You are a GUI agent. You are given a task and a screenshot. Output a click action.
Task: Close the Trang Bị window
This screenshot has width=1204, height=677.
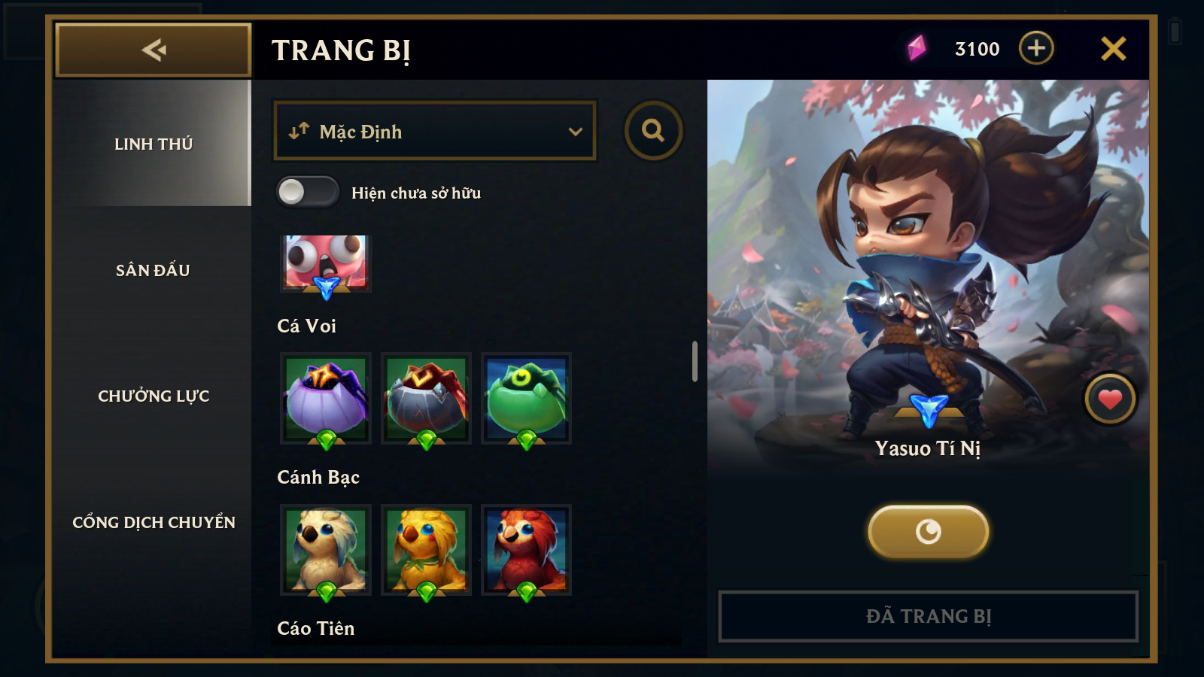point(1113,49)
